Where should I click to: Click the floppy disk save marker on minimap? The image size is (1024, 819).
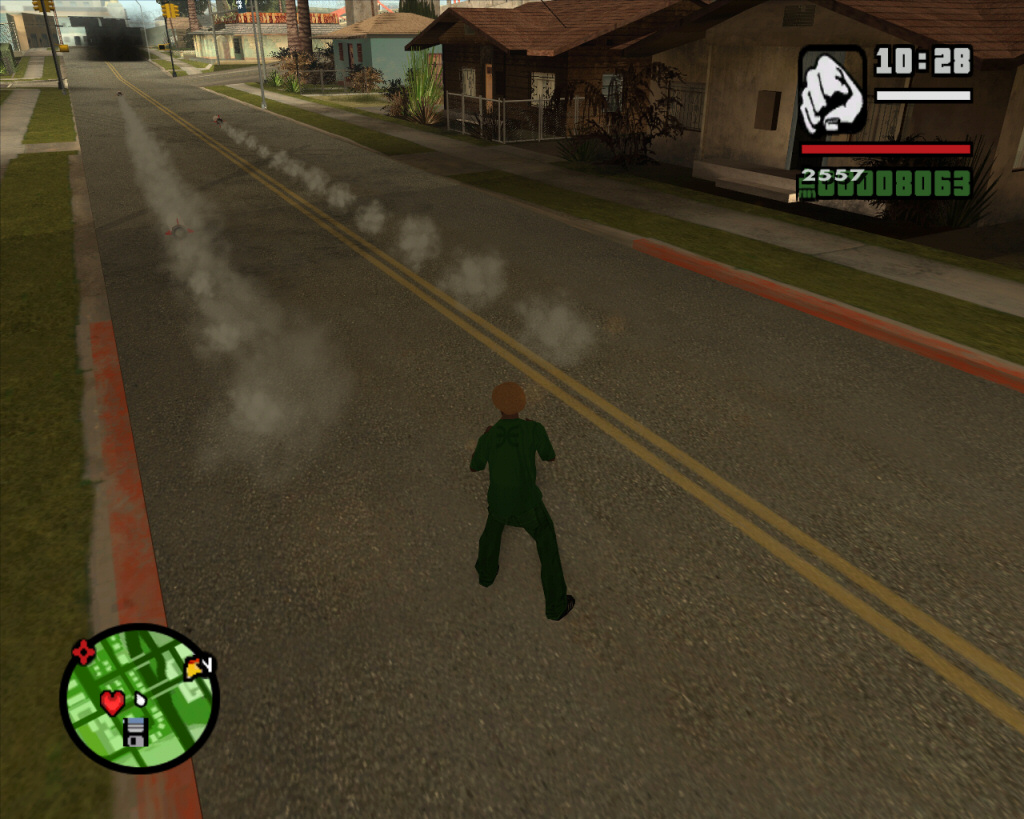click(136, 733)
